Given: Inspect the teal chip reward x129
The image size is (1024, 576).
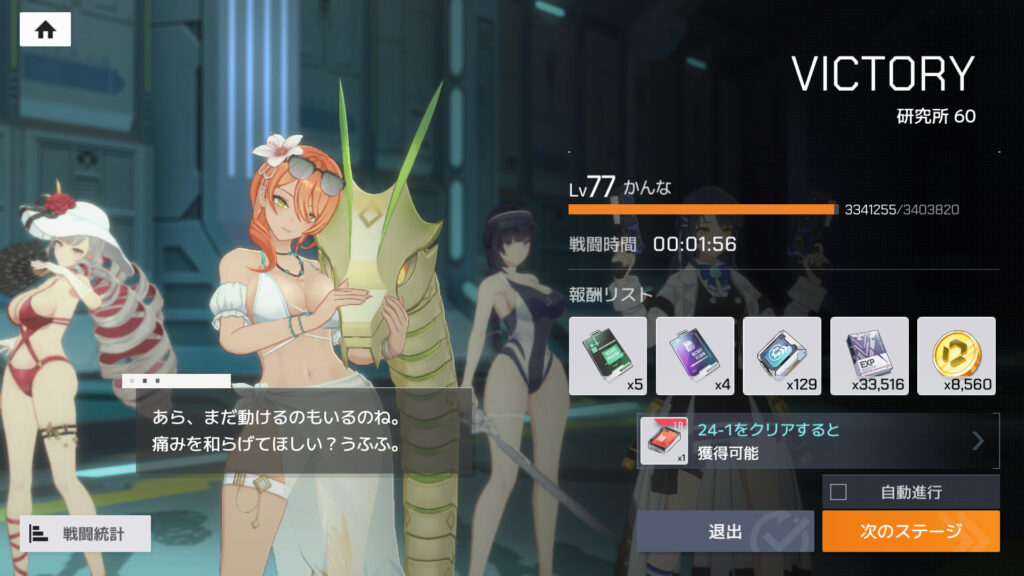Looking at the screenshot, I should click(781, 355).
